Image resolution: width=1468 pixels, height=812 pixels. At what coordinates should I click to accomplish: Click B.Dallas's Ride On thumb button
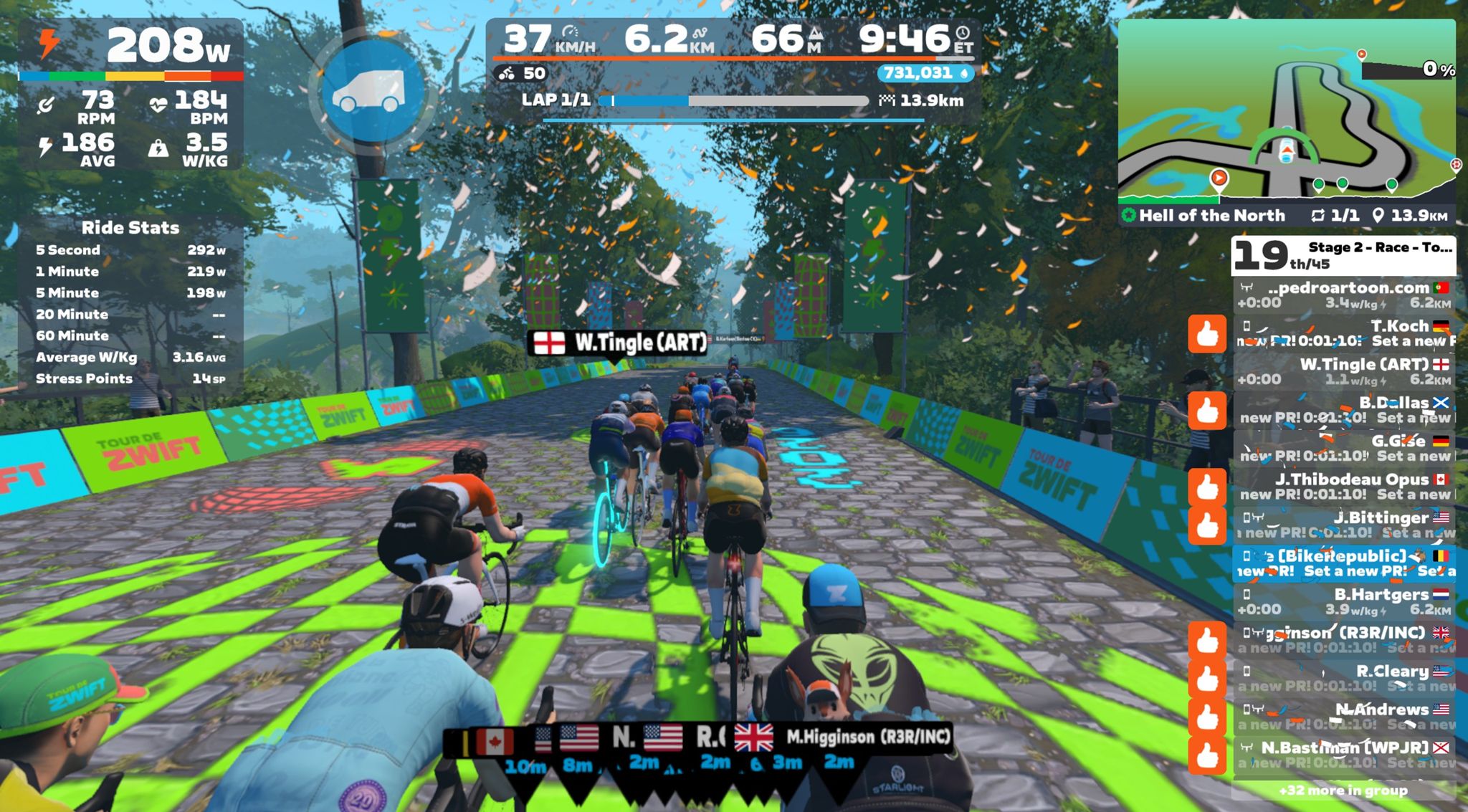(x=1207, y=411)
